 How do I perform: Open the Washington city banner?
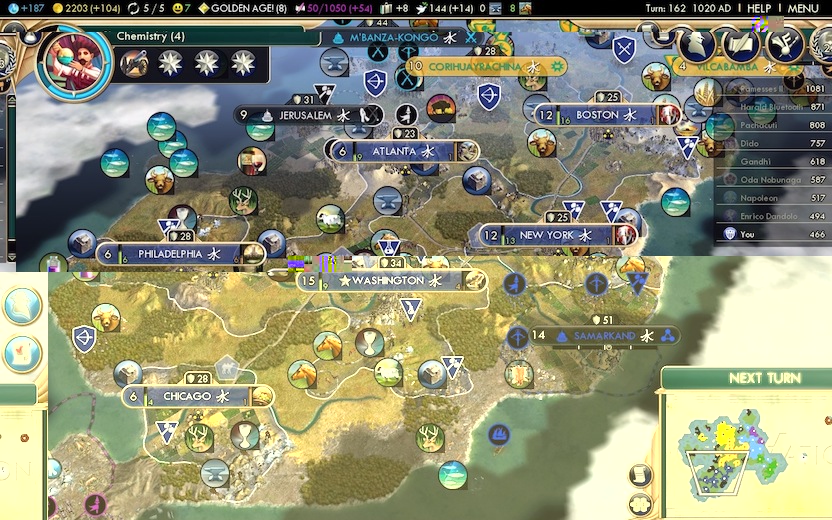point(392,281)
